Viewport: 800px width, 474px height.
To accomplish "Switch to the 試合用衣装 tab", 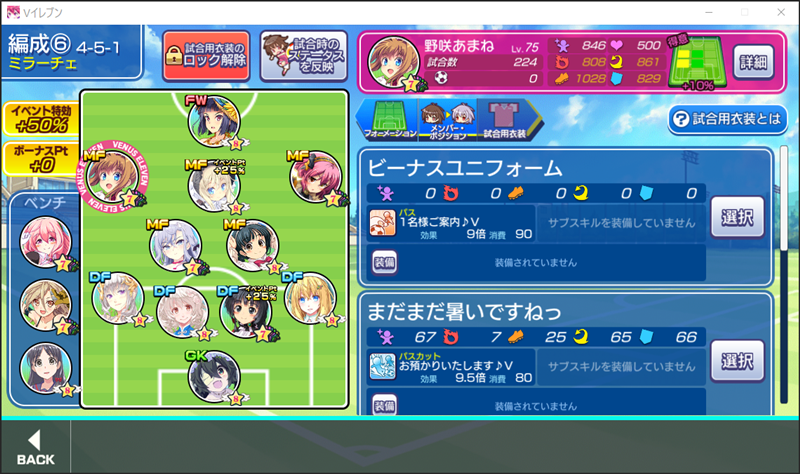I will coord(503,120).
